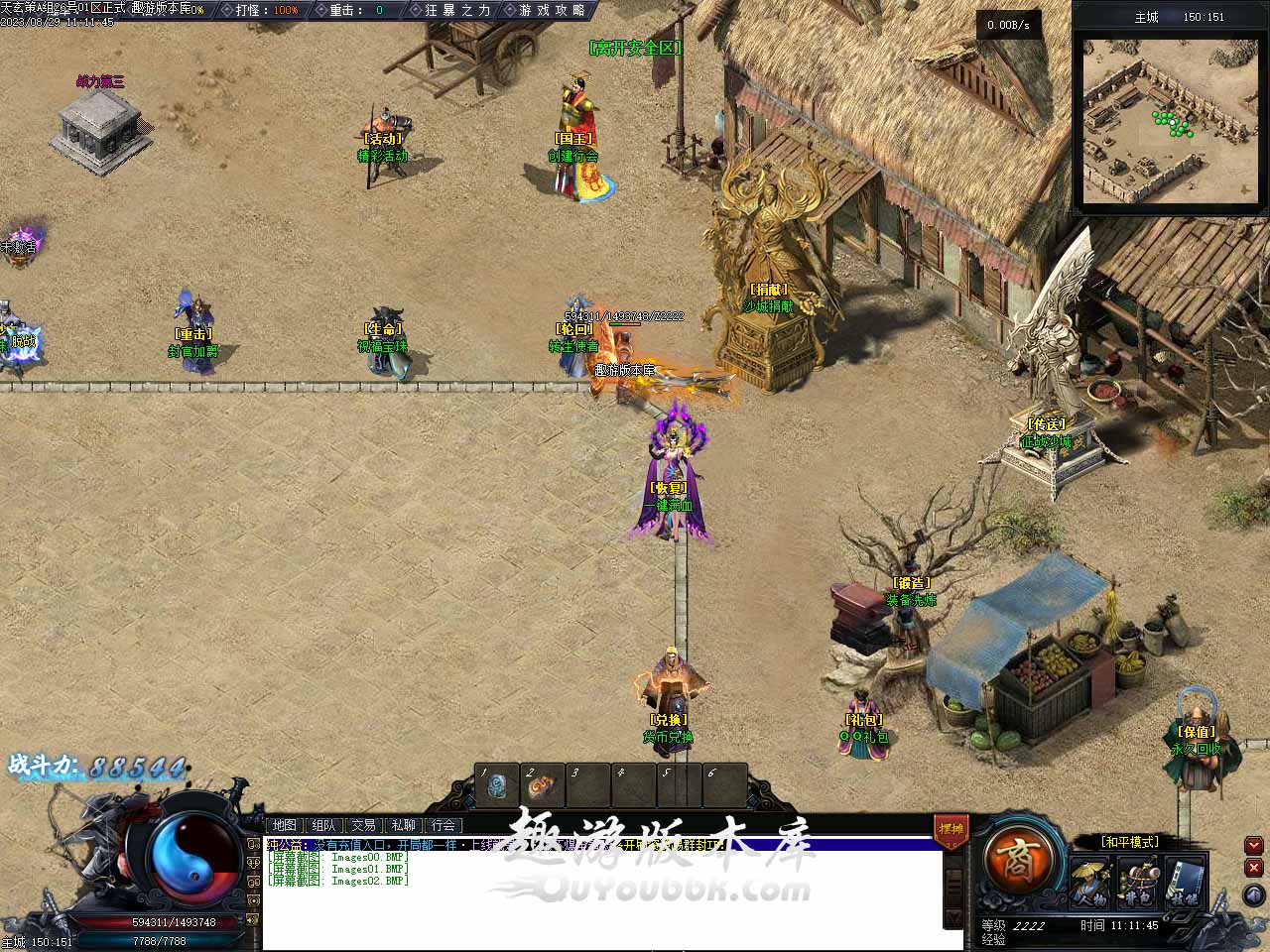The image size is (1270, 952).
Task: Click the minimap of the main city
Action: point(1169,121)
